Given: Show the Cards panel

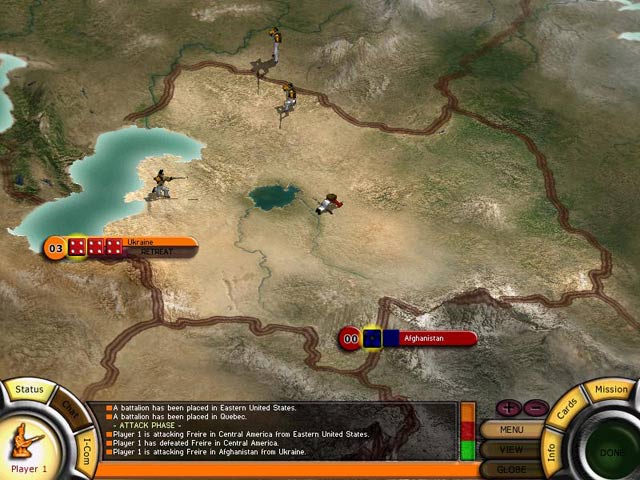Looking at the screenshot, I should click(x=567, y=410).
